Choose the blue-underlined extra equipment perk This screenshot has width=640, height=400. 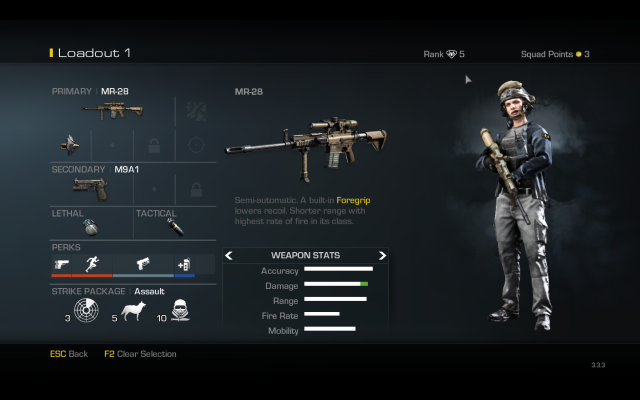tap(184, 265)
